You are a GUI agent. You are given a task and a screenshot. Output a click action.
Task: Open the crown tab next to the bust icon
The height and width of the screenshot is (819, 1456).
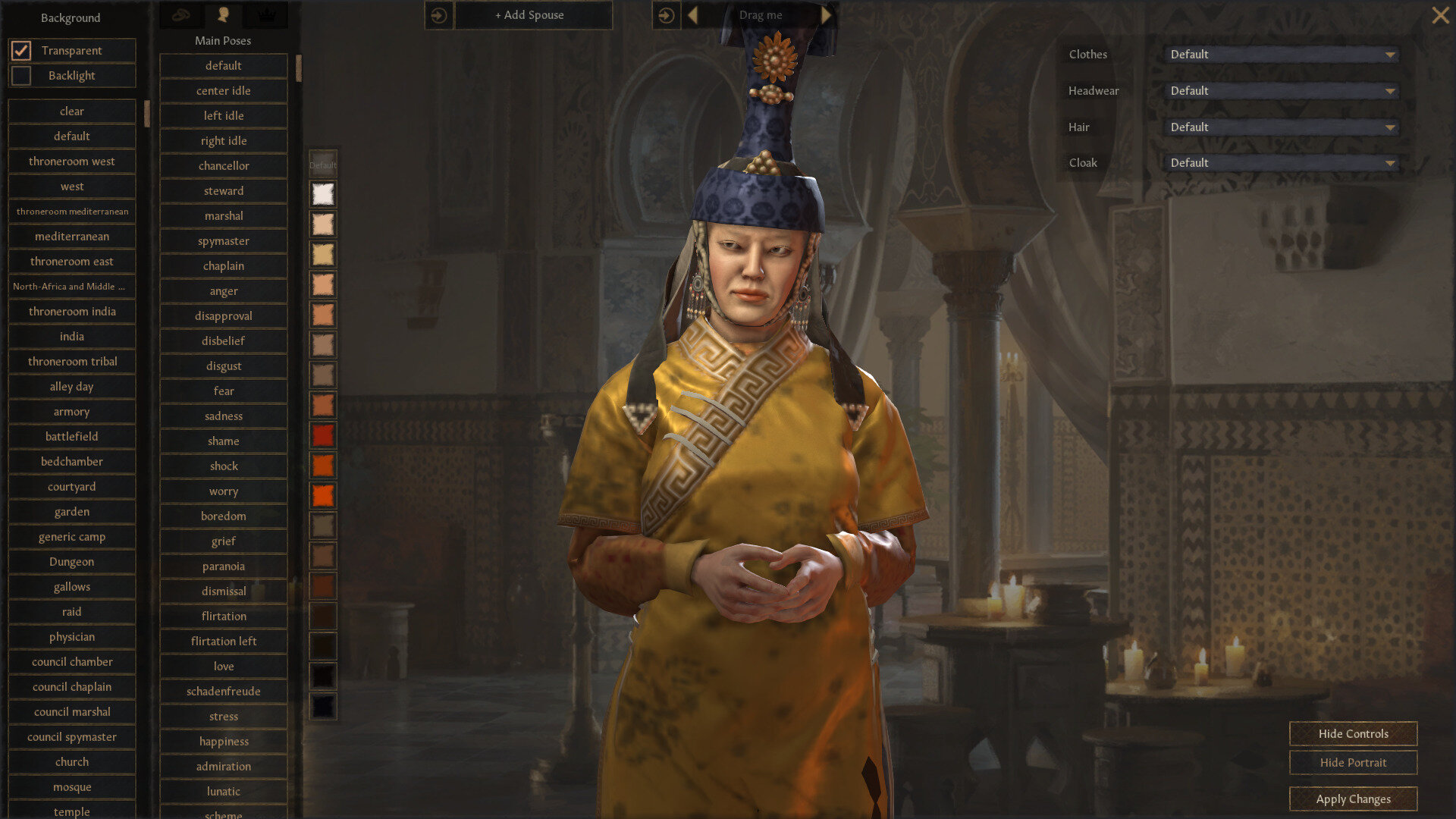click(x=265, y=14)
